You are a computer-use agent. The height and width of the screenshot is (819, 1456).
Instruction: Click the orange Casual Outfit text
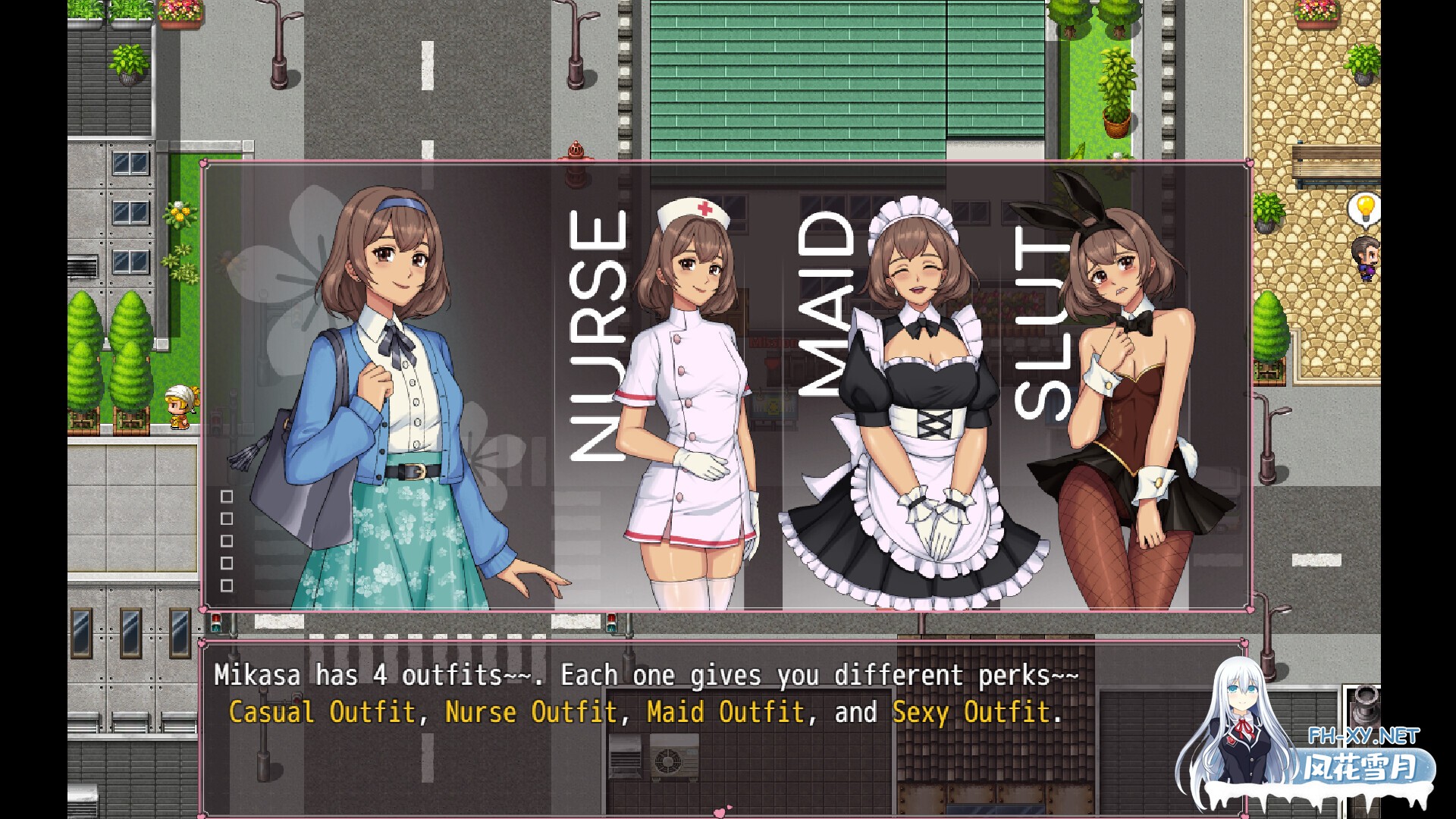(x=322, y=711)
